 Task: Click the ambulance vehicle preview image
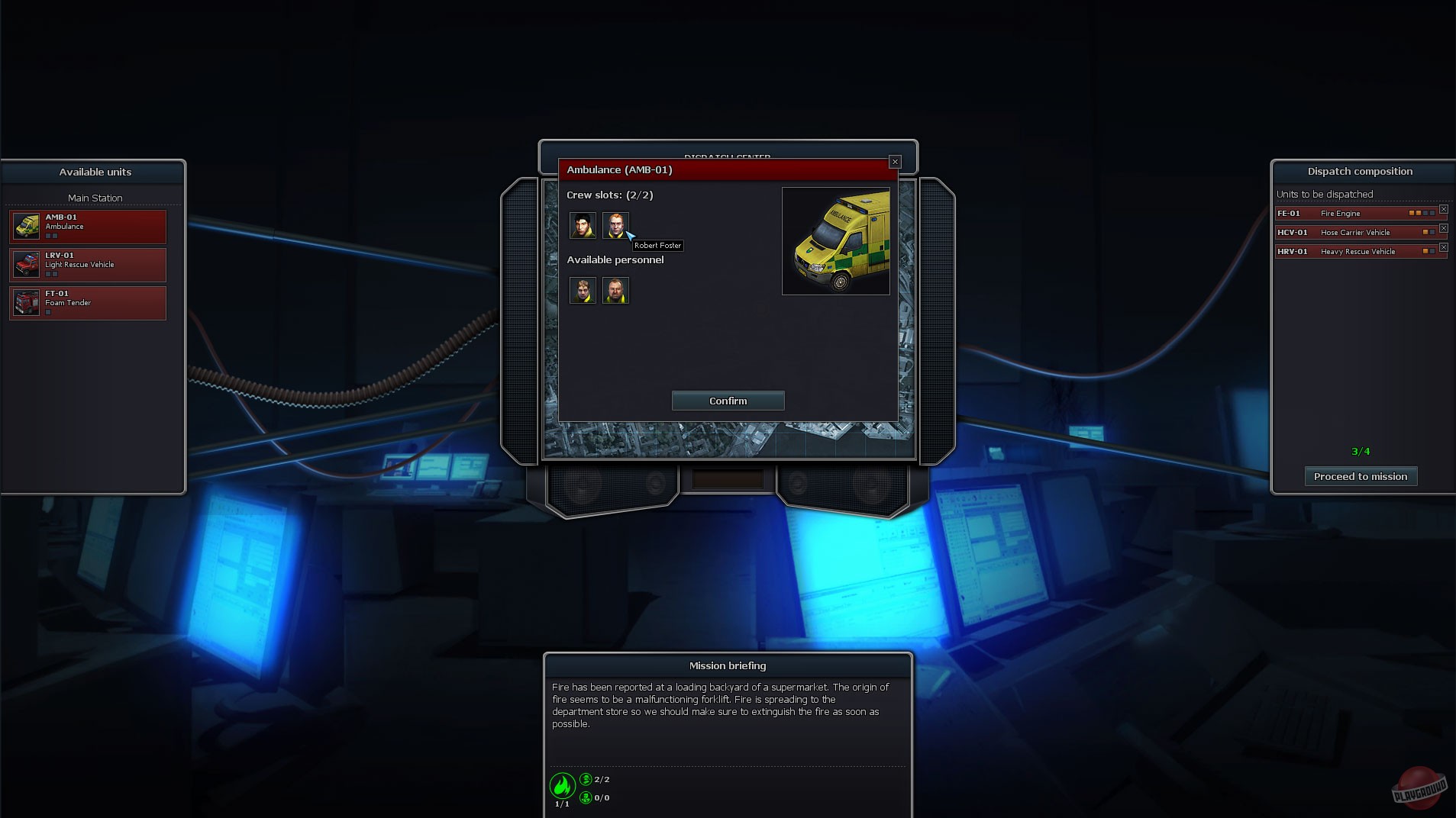[836, 240]
